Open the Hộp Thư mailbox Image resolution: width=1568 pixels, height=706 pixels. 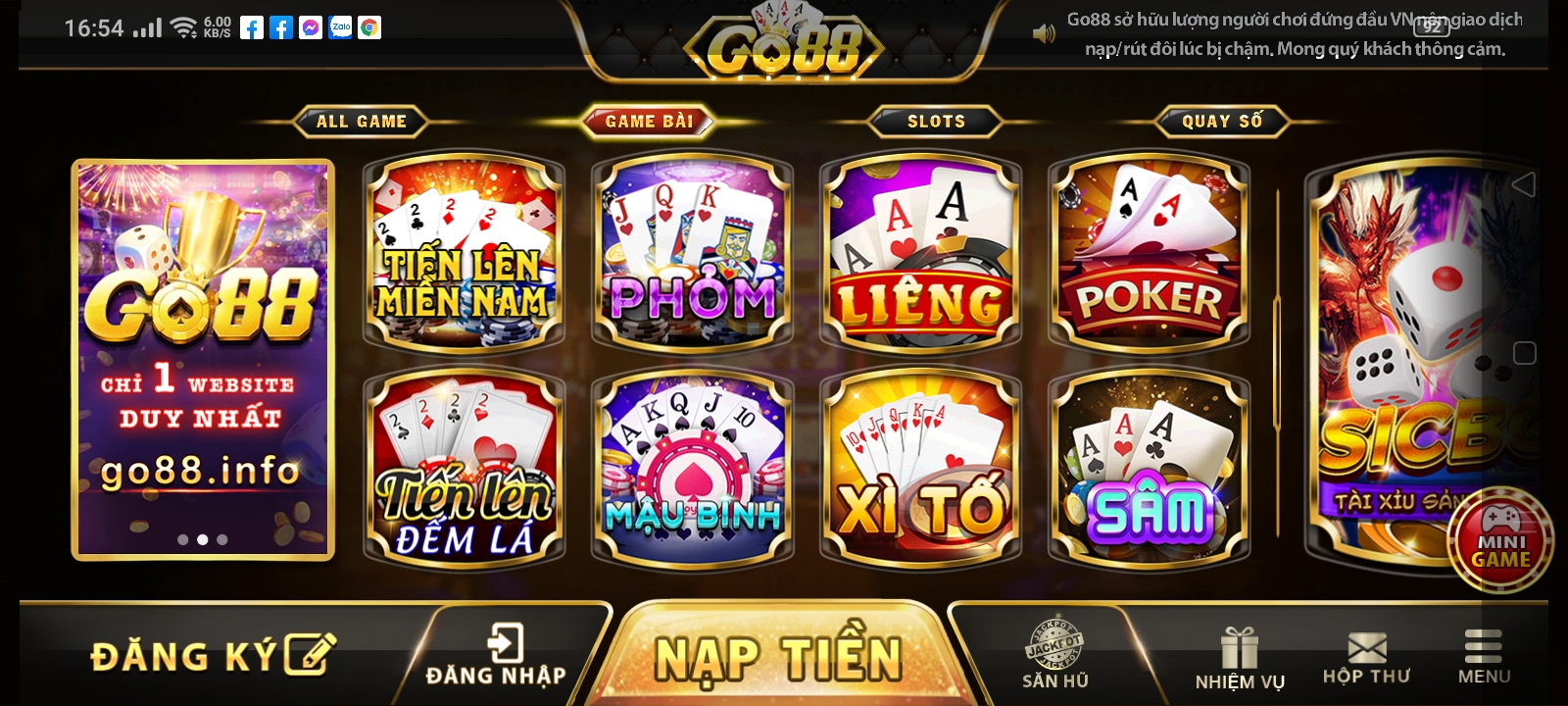[x=1366, y=659]
